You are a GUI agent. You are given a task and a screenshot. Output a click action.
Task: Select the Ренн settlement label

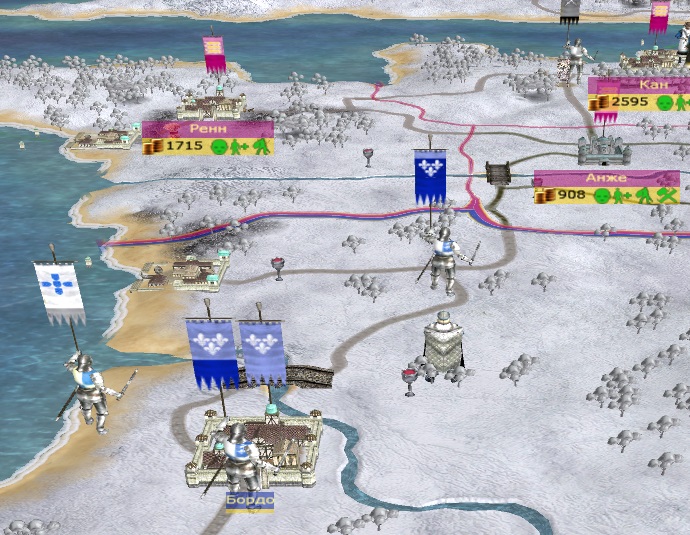click(207, 129)
